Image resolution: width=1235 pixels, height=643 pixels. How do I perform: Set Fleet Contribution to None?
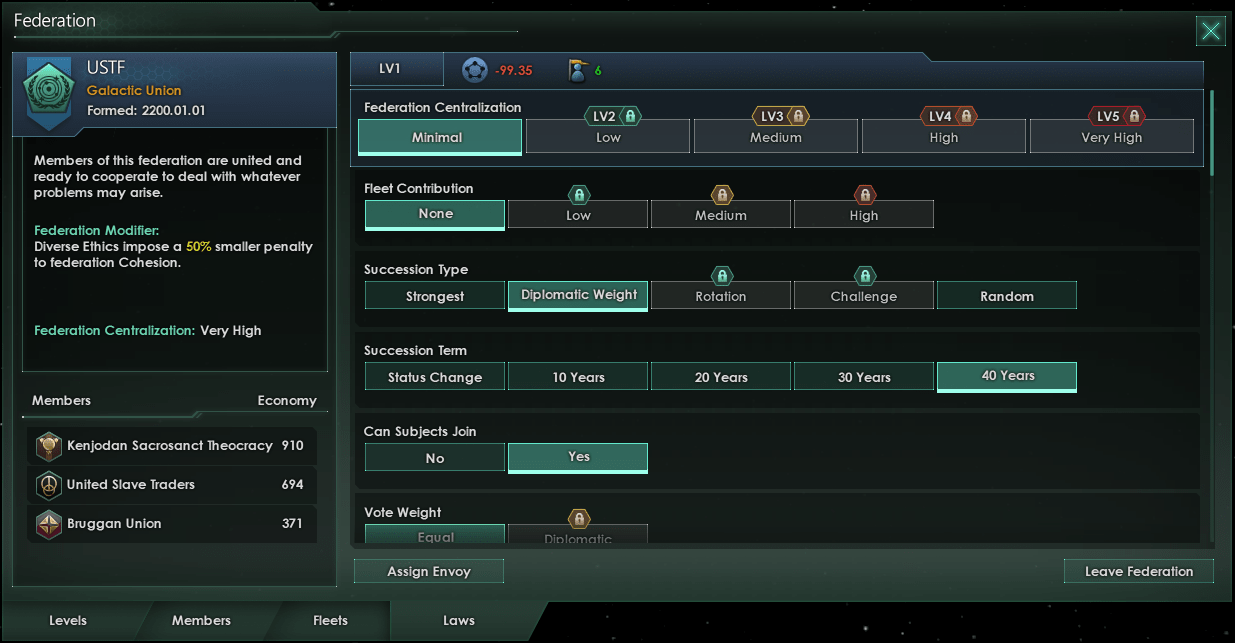tap(435, 214)
